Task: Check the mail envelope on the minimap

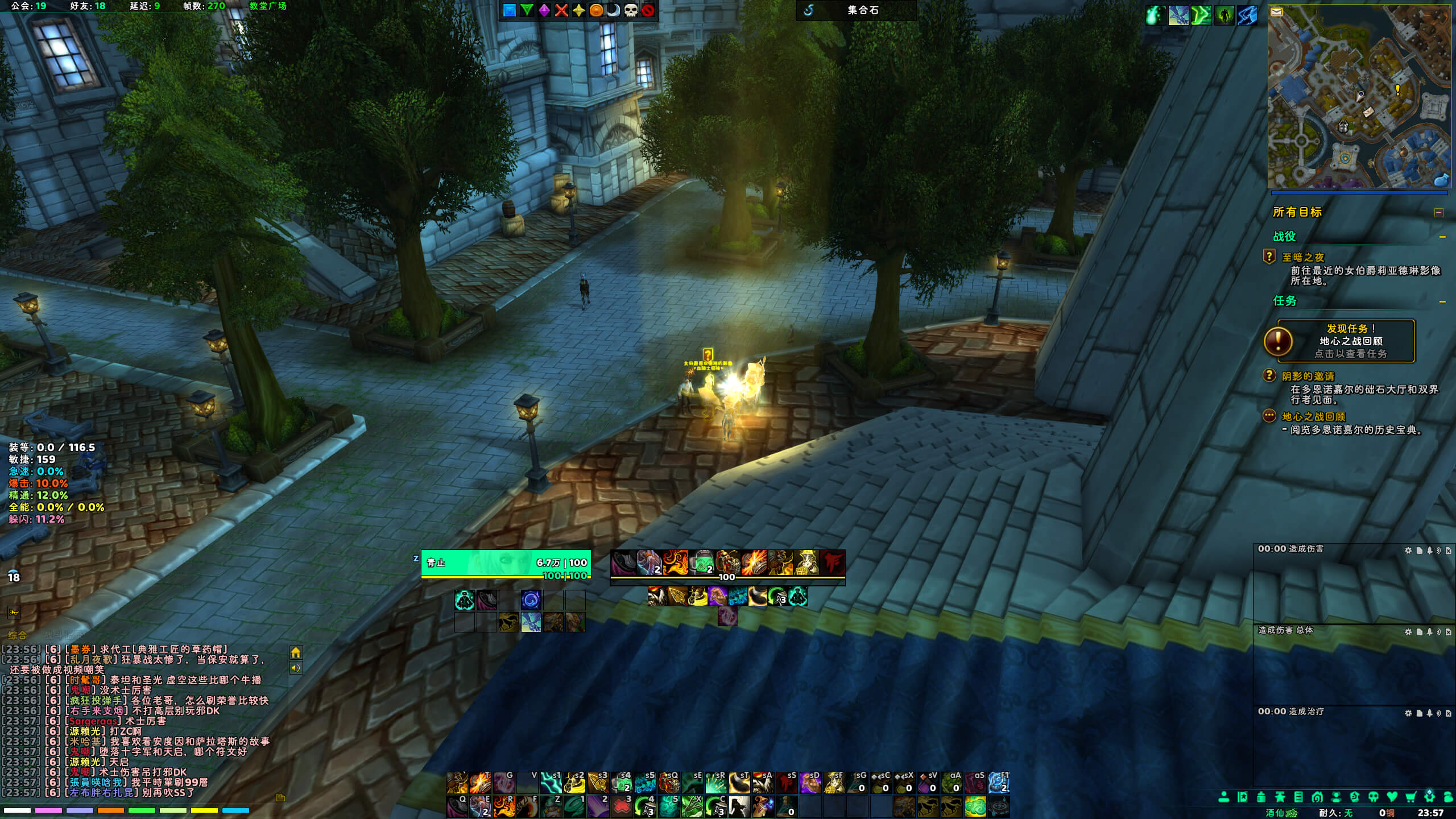Action: [1277, 12]
